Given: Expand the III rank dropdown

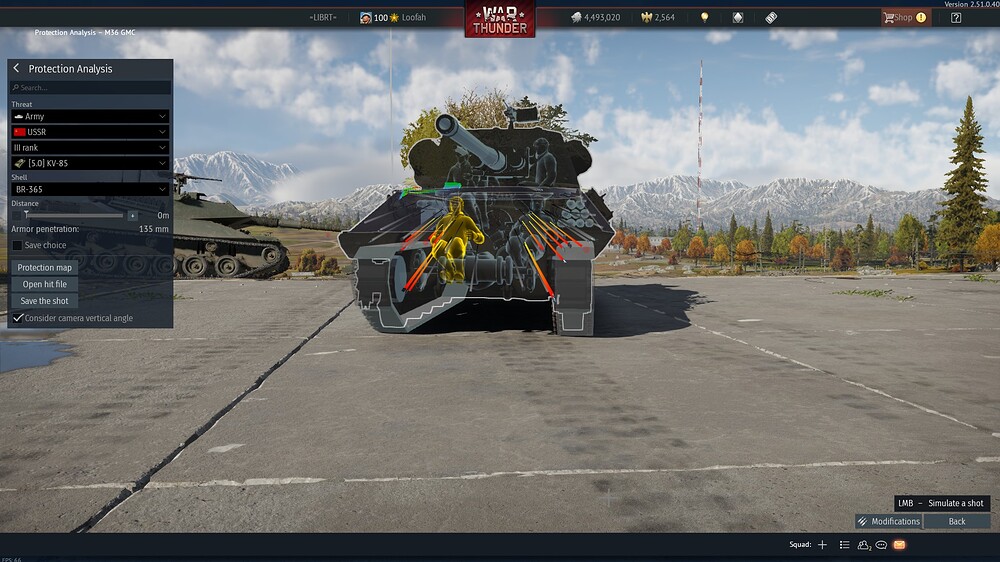Looking at the screenshot, I should click(x=89, y=148).
